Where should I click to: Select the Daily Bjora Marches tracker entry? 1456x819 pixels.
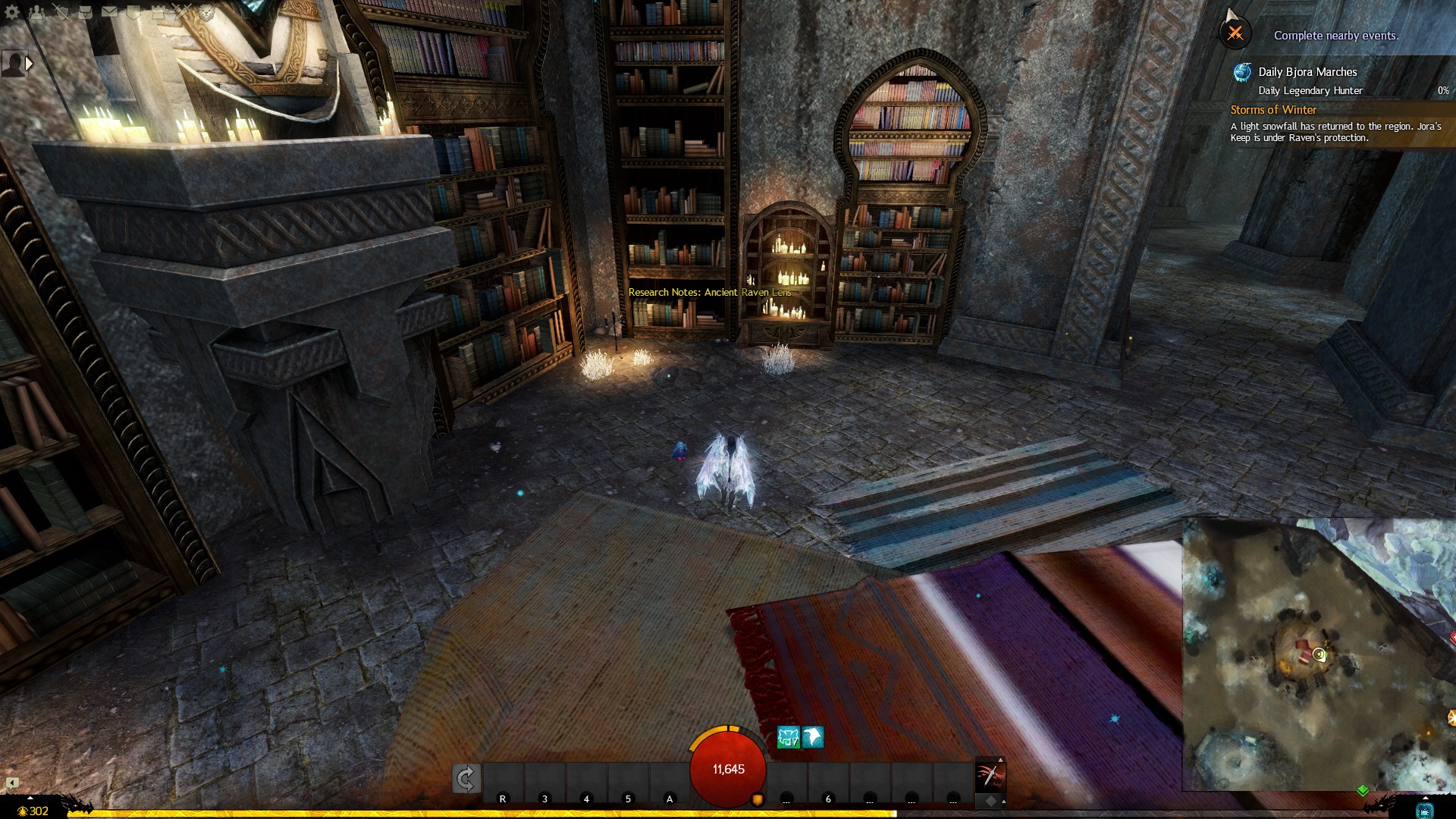pos(1307,72)
